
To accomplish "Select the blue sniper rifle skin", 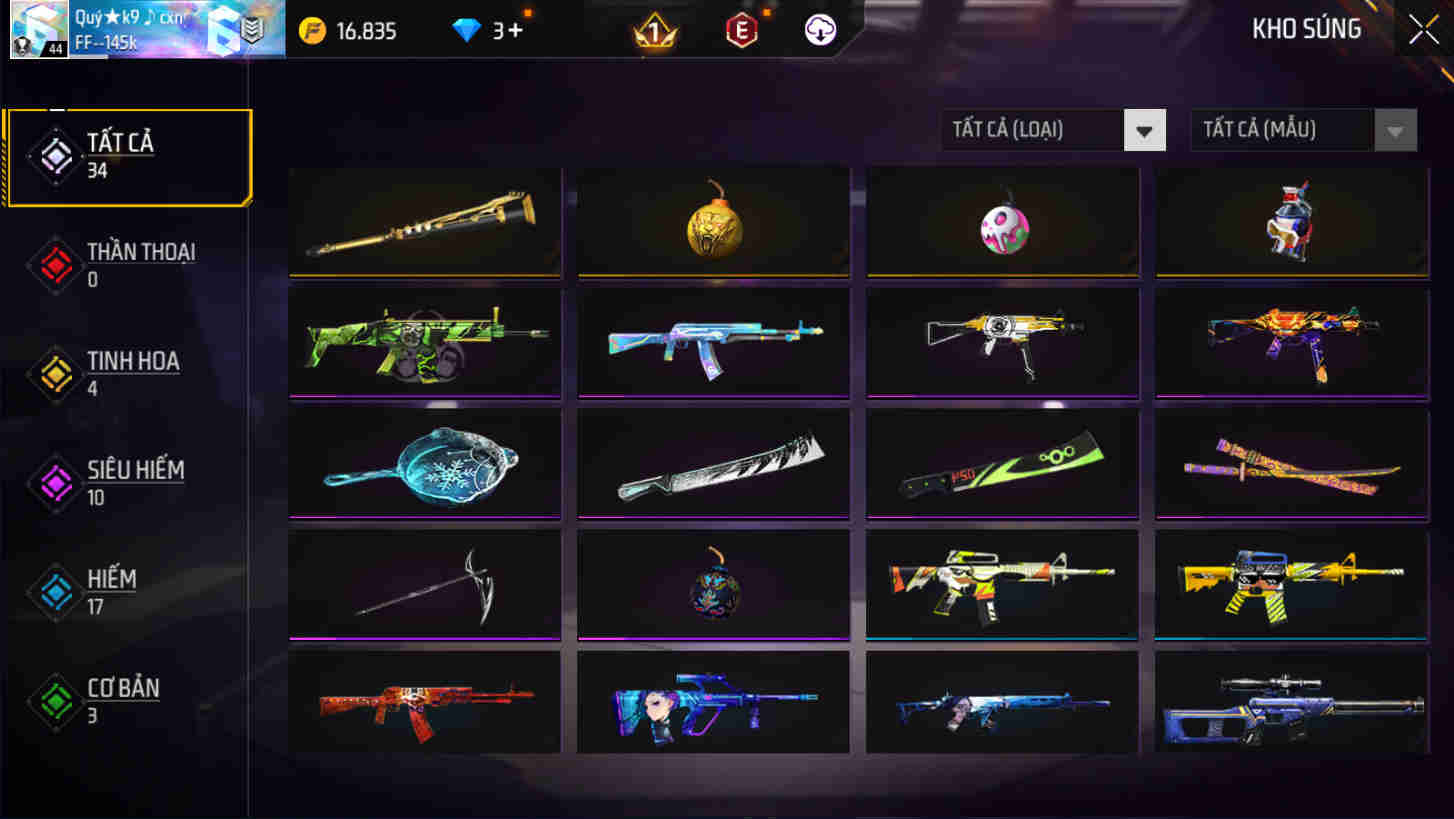I will (x=1291, y=702).
